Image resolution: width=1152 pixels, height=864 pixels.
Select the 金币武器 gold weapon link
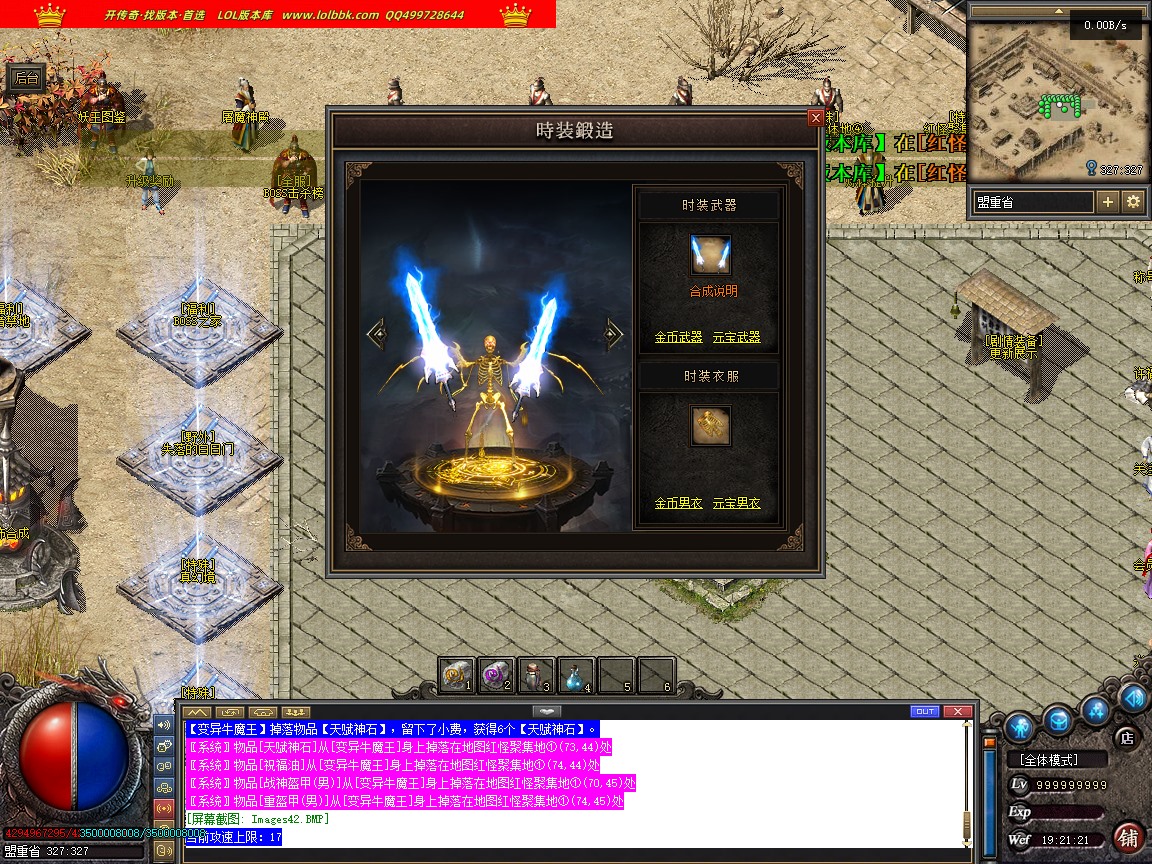click(x=678, y=338)
